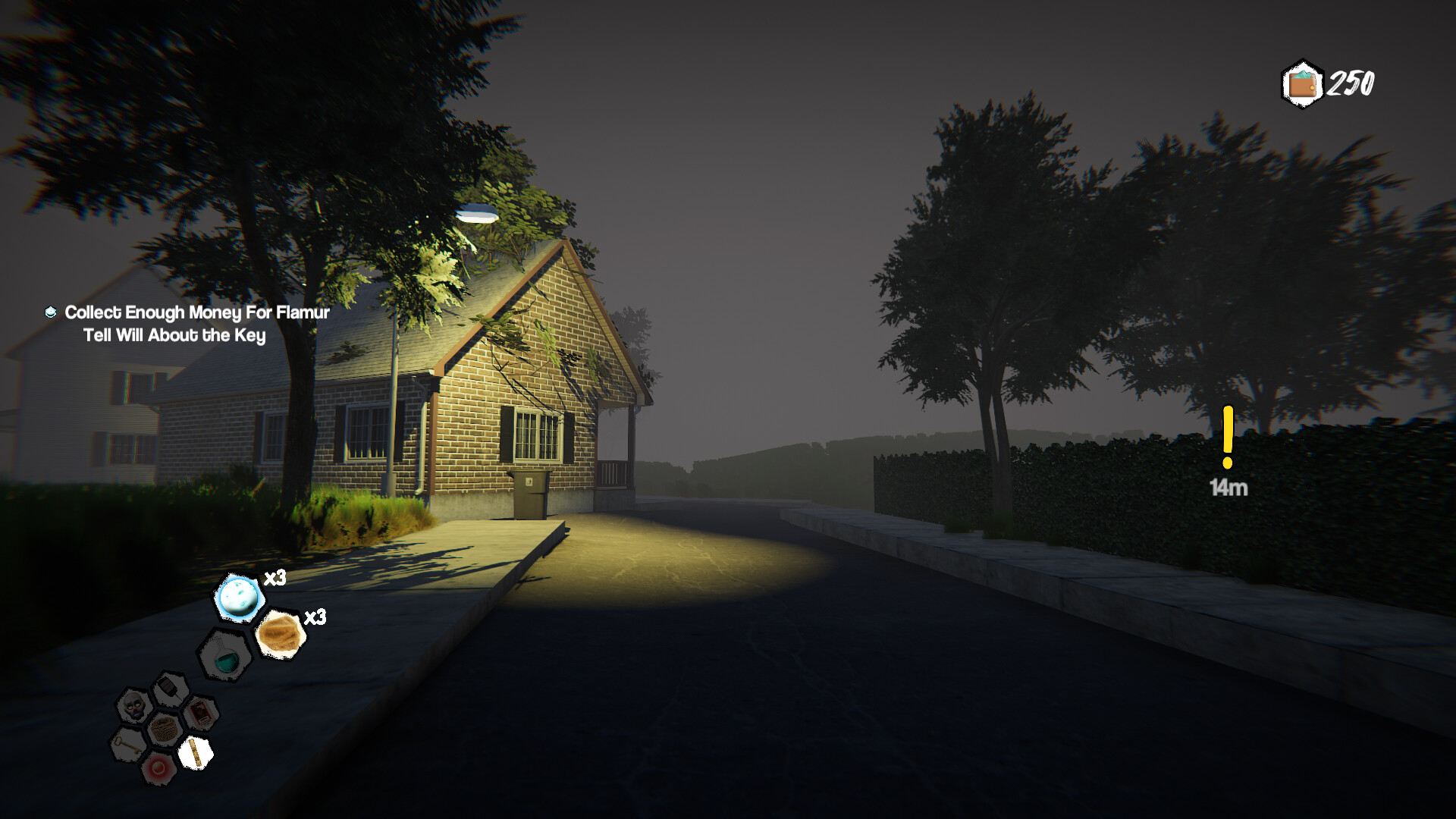Click the Collect Enough Money For Flamur objective
Image resolution: width=1456 pixels, height=819 pixels.
point(196,311)
